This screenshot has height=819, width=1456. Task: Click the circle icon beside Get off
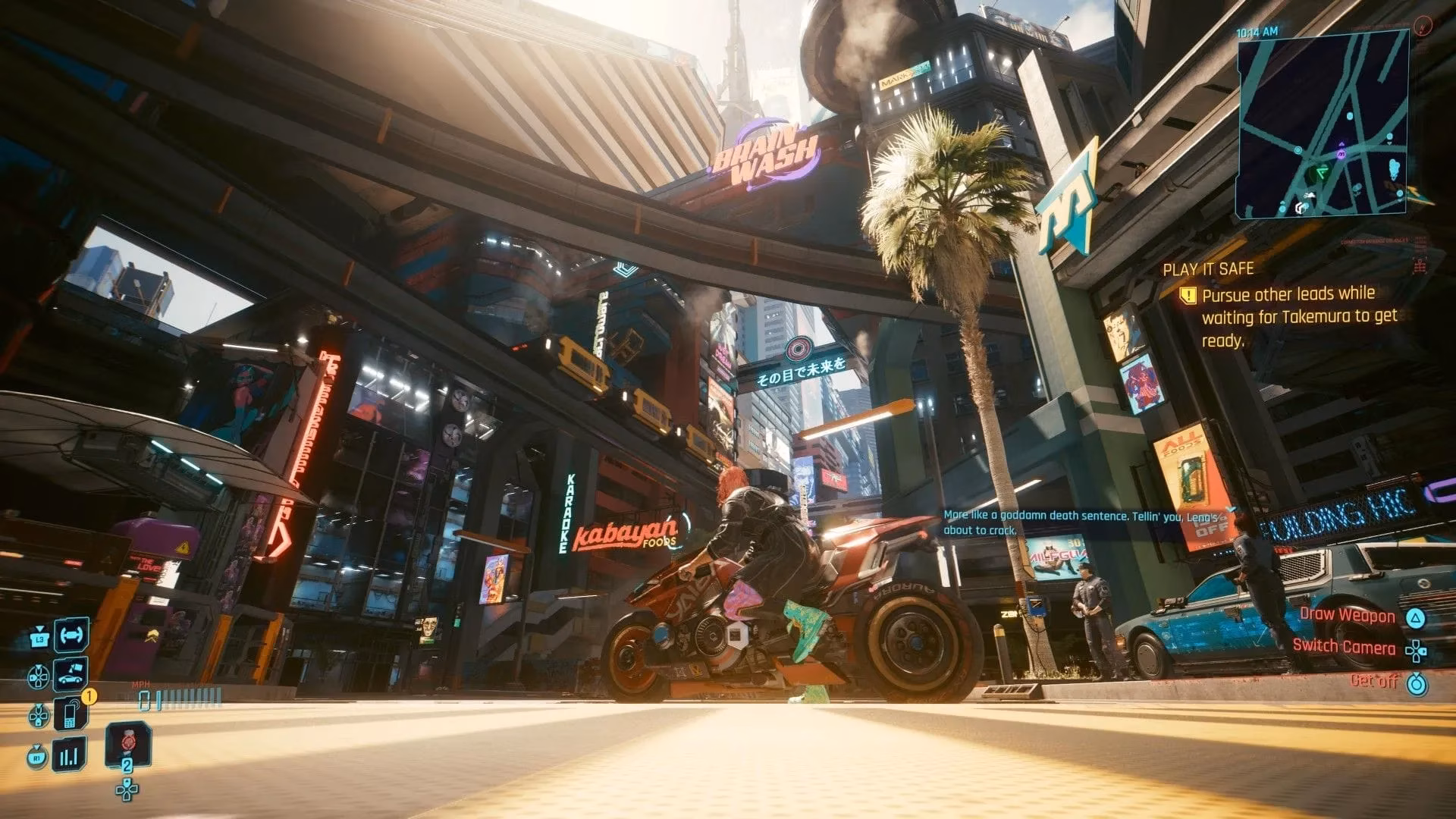pyautogui.click(x=1417, y=685)
